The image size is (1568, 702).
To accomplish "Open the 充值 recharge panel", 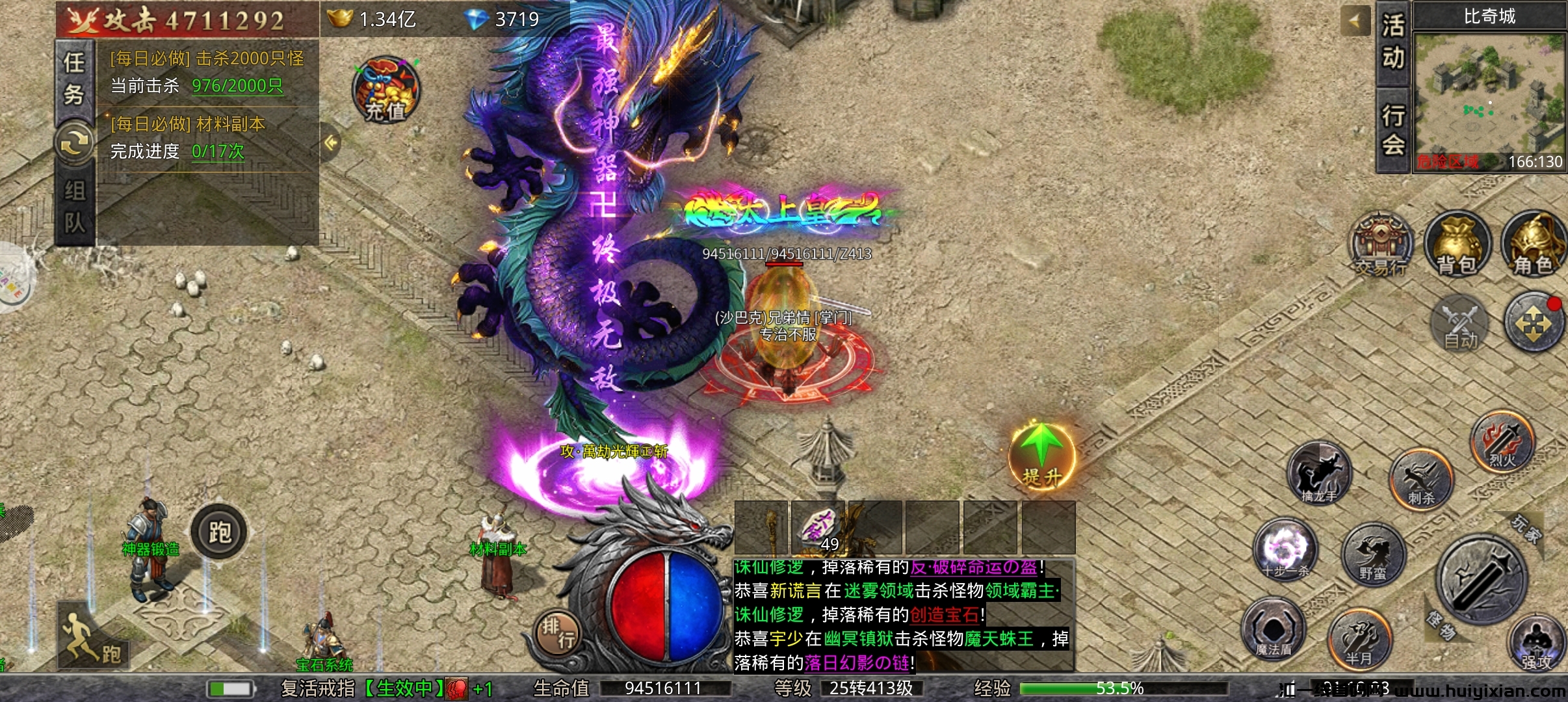I will (384, 90).
